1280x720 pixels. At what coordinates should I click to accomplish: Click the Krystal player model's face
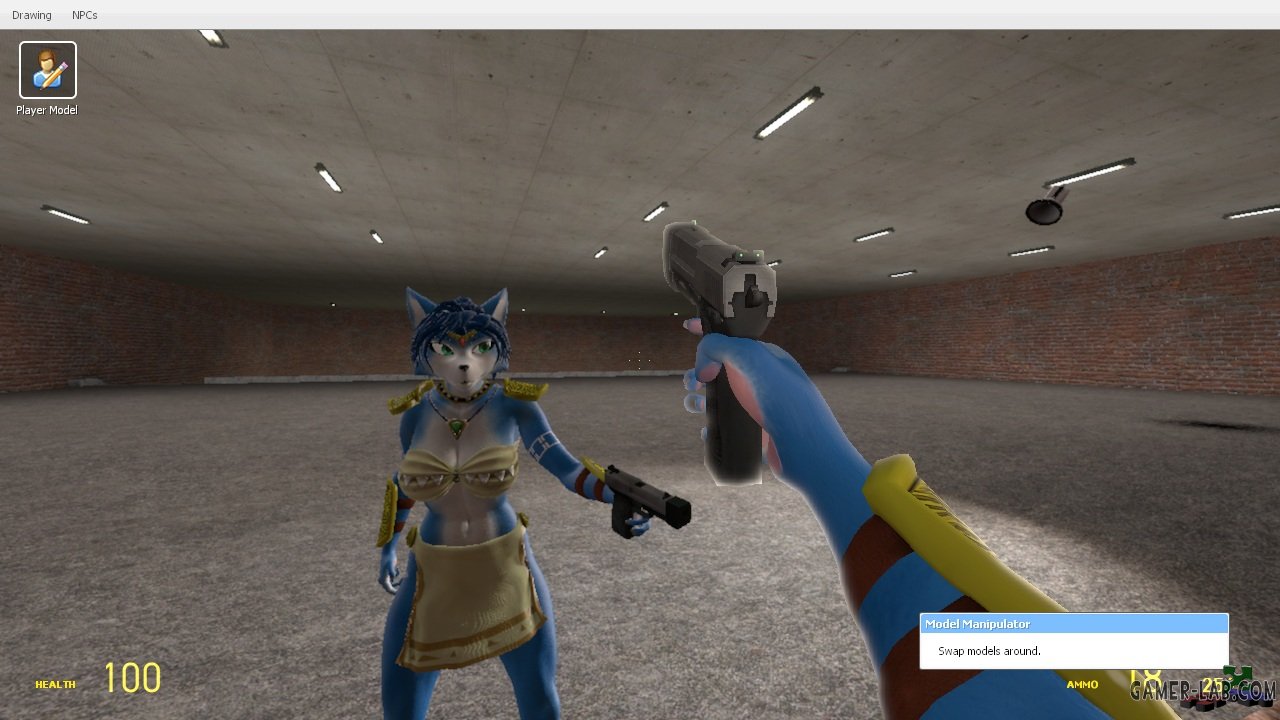coord(462,360)
